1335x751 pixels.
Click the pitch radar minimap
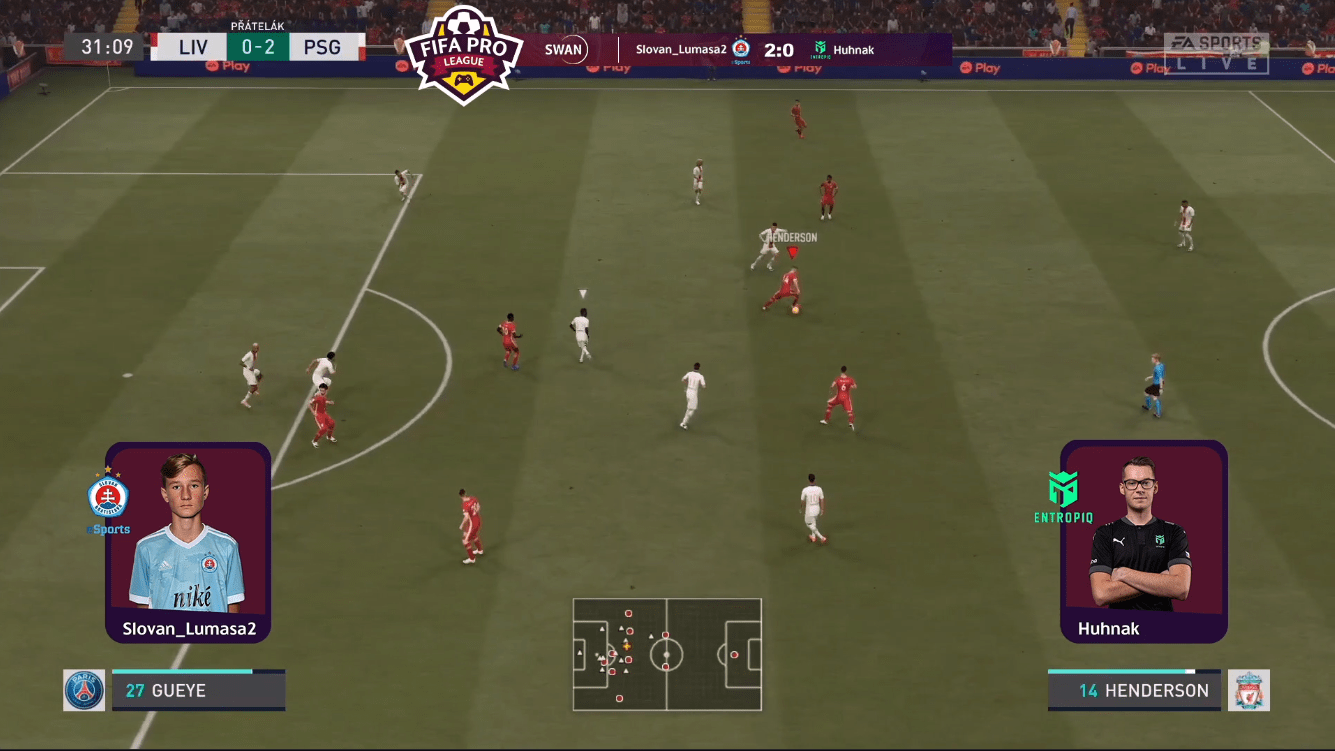pos(667,654)
